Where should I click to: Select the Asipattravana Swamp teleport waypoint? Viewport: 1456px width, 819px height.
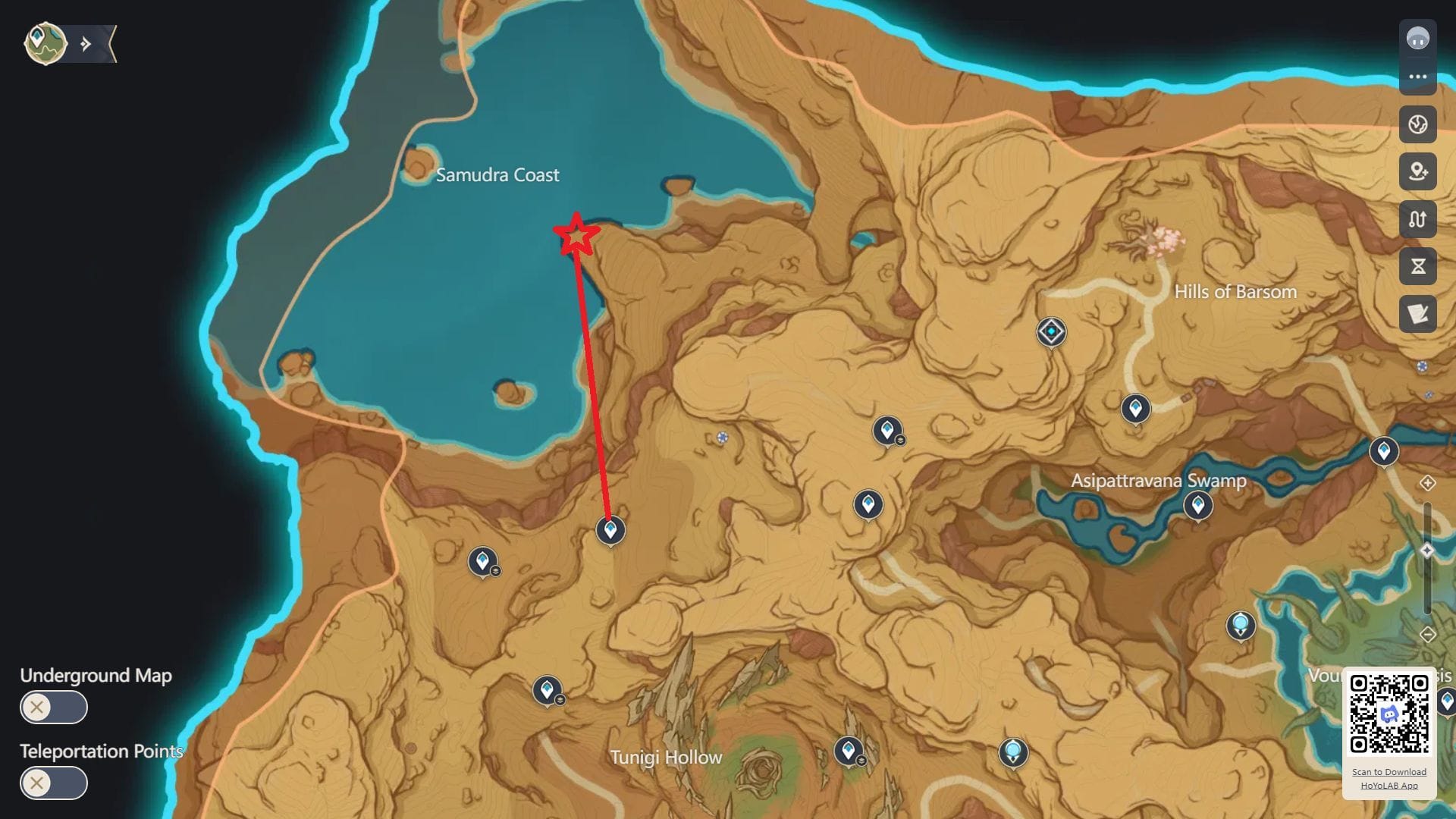pyautogui.click(x=1197, y=505)
